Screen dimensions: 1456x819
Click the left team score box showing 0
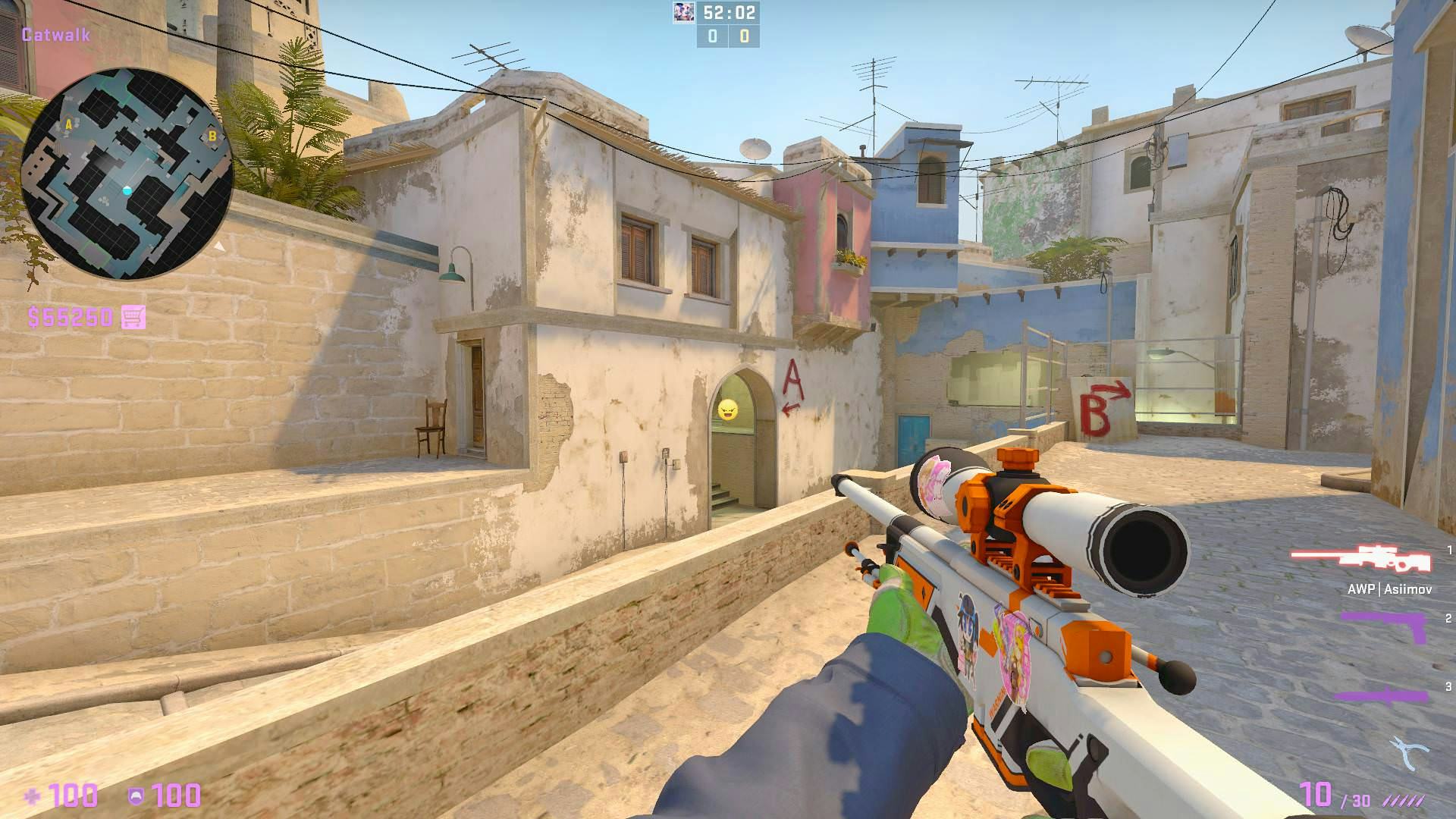[x=711, y=36]
